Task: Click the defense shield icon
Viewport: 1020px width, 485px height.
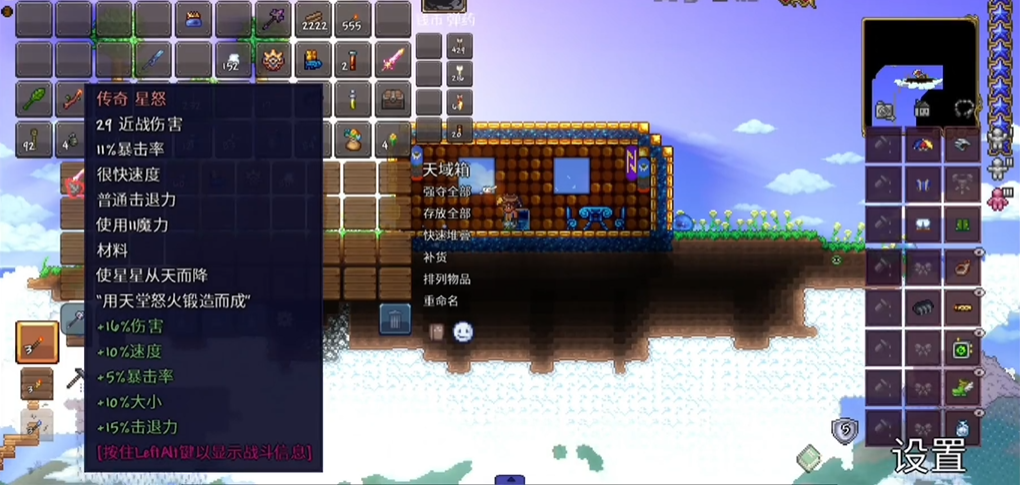Action: 844,430
